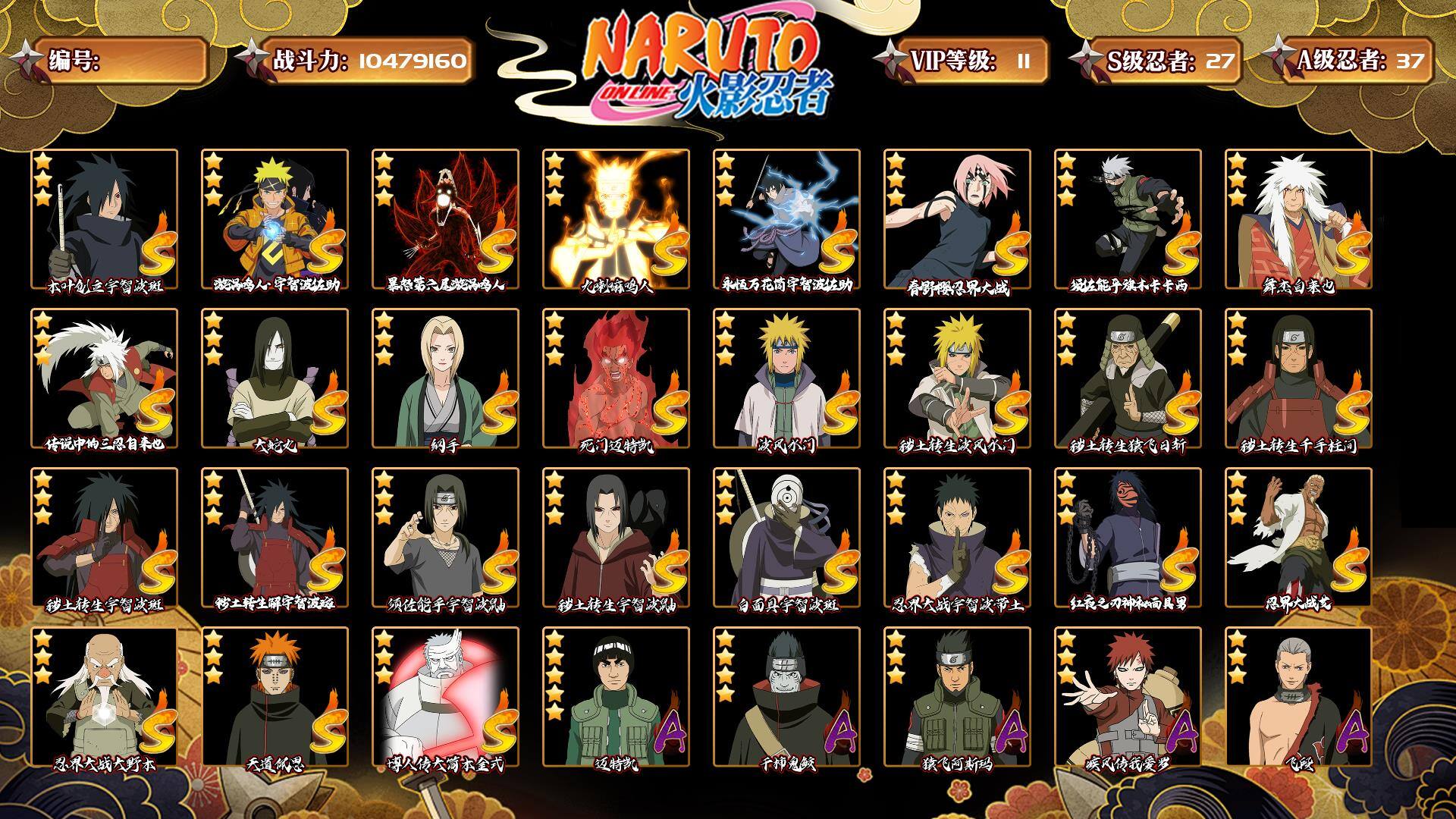This screenshot has height=819, width=1456.
Task: Select the Madara Uchiha founder card
Action: (x=104, y=219)
